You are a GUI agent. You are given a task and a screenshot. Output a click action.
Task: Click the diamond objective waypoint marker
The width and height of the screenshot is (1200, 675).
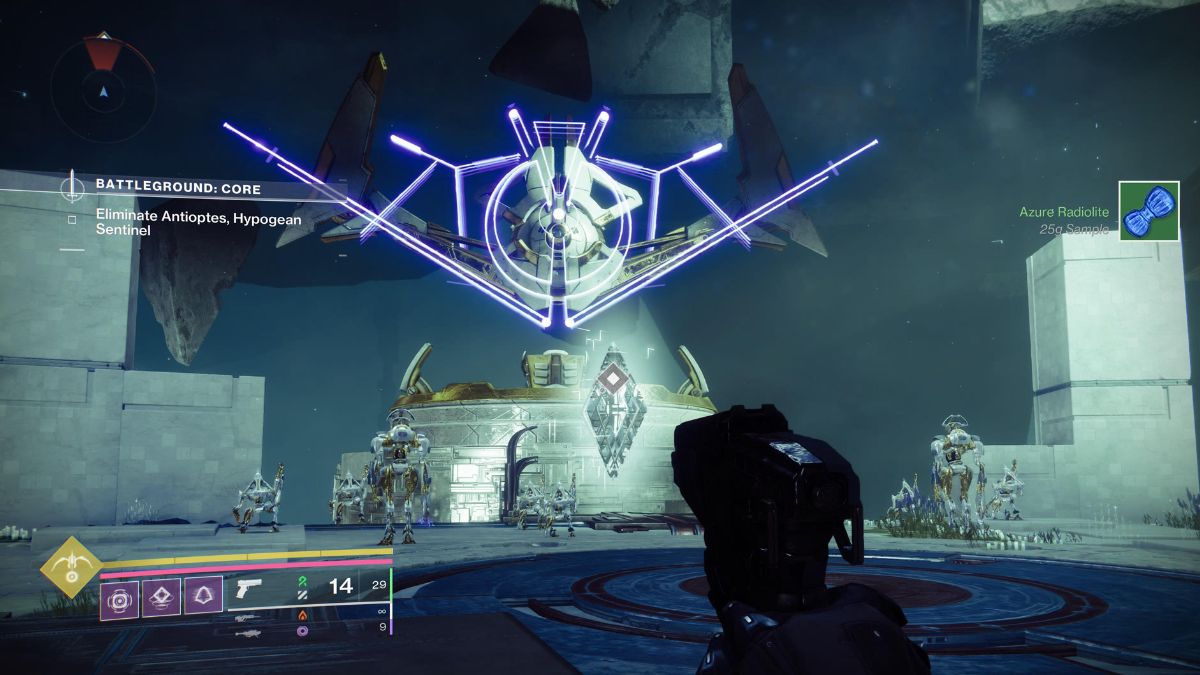pos(610,380)
